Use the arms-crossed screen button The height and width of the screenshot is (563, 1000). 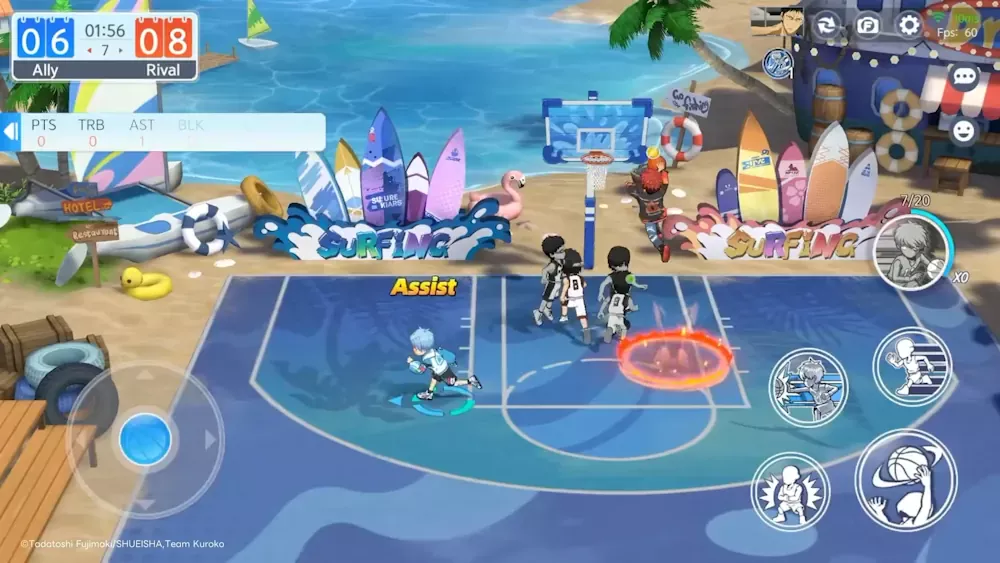click(x=790, y=492)
